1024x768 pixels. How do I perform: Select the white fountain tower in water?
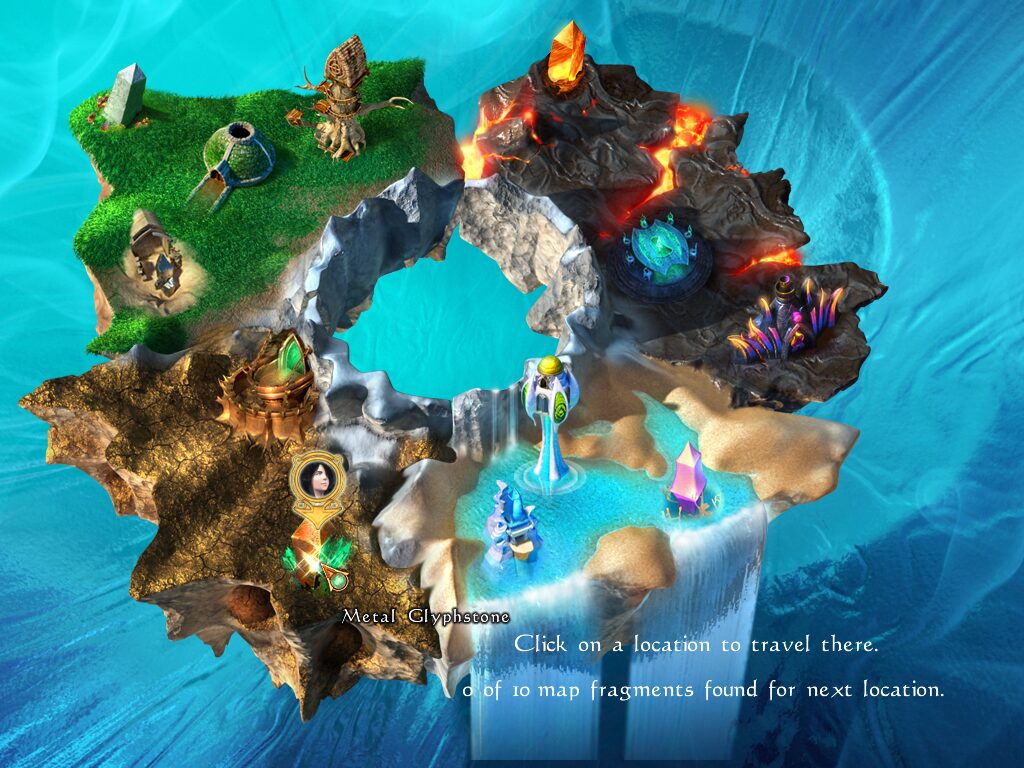point(549,420)
